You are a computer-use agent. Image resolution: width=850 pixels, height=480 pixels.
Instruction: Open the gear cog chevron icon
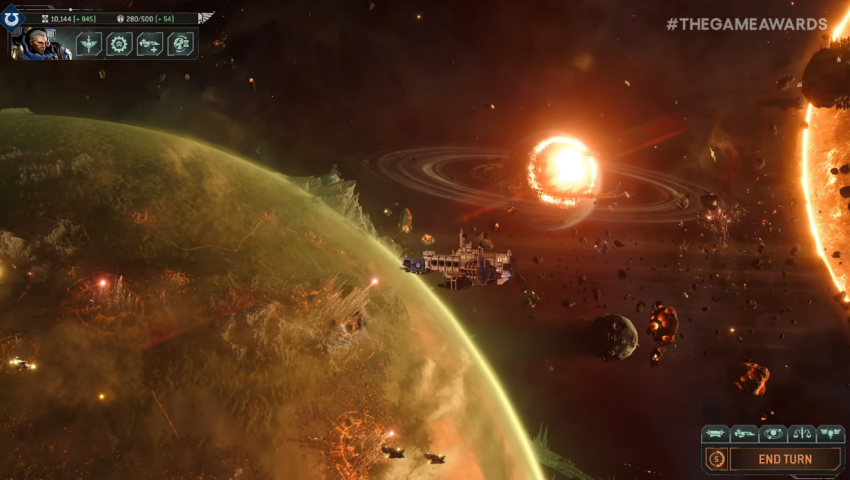pyautogui.click(x=119, y=44)
